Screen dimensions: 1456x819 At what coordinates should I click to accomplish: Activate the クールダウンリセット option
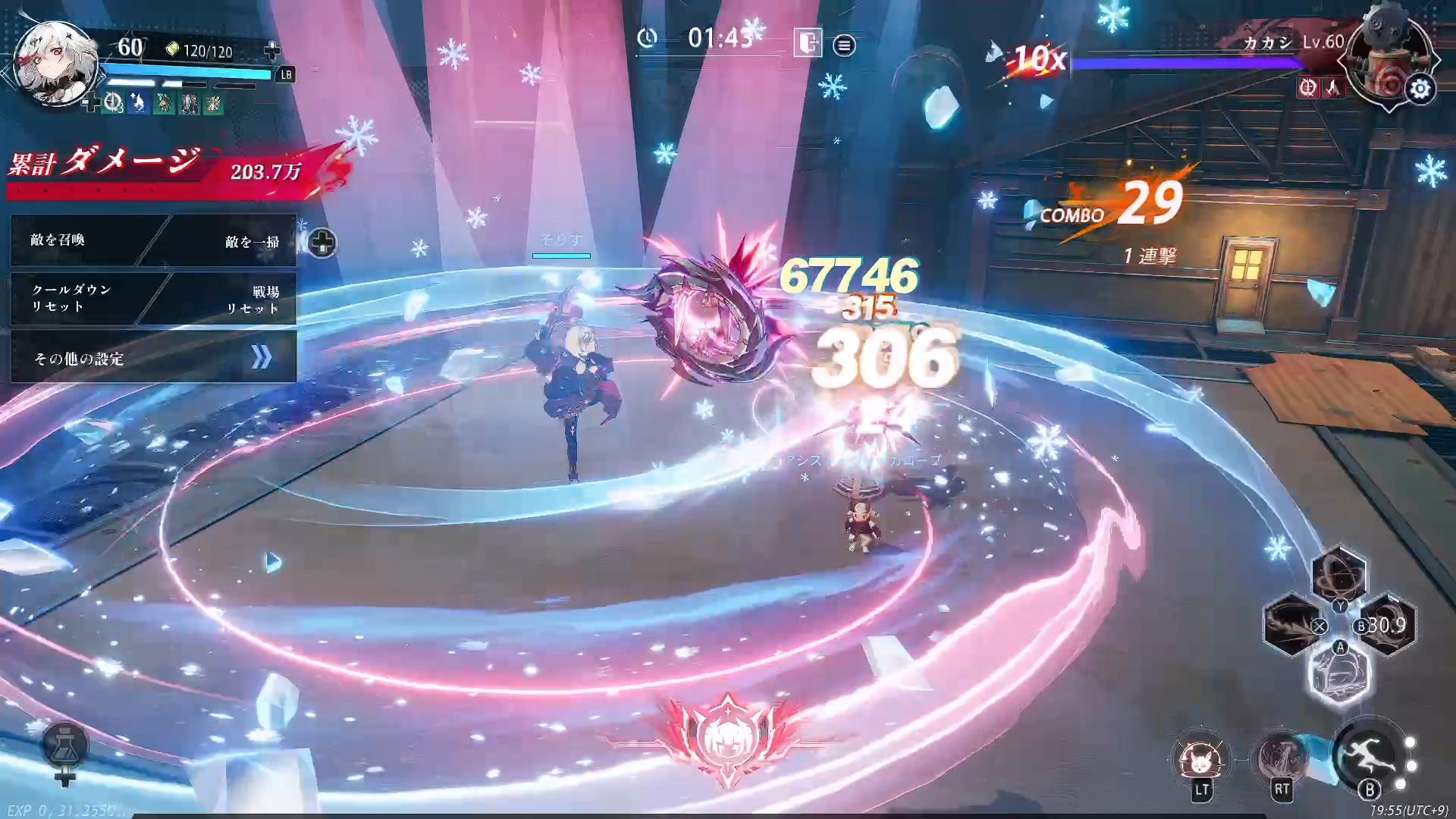coord(76,298)
